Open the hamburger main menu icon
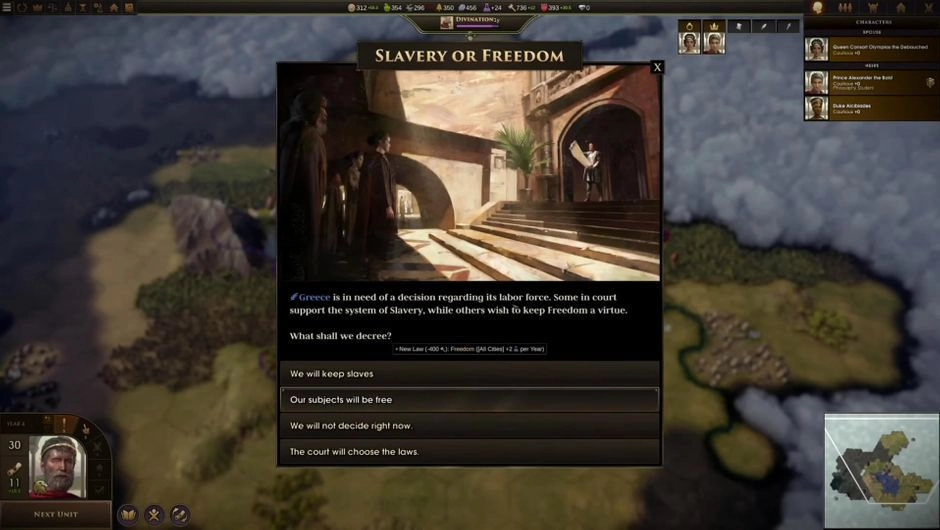This screenshot has height=530, width=940. coord(7,7)
